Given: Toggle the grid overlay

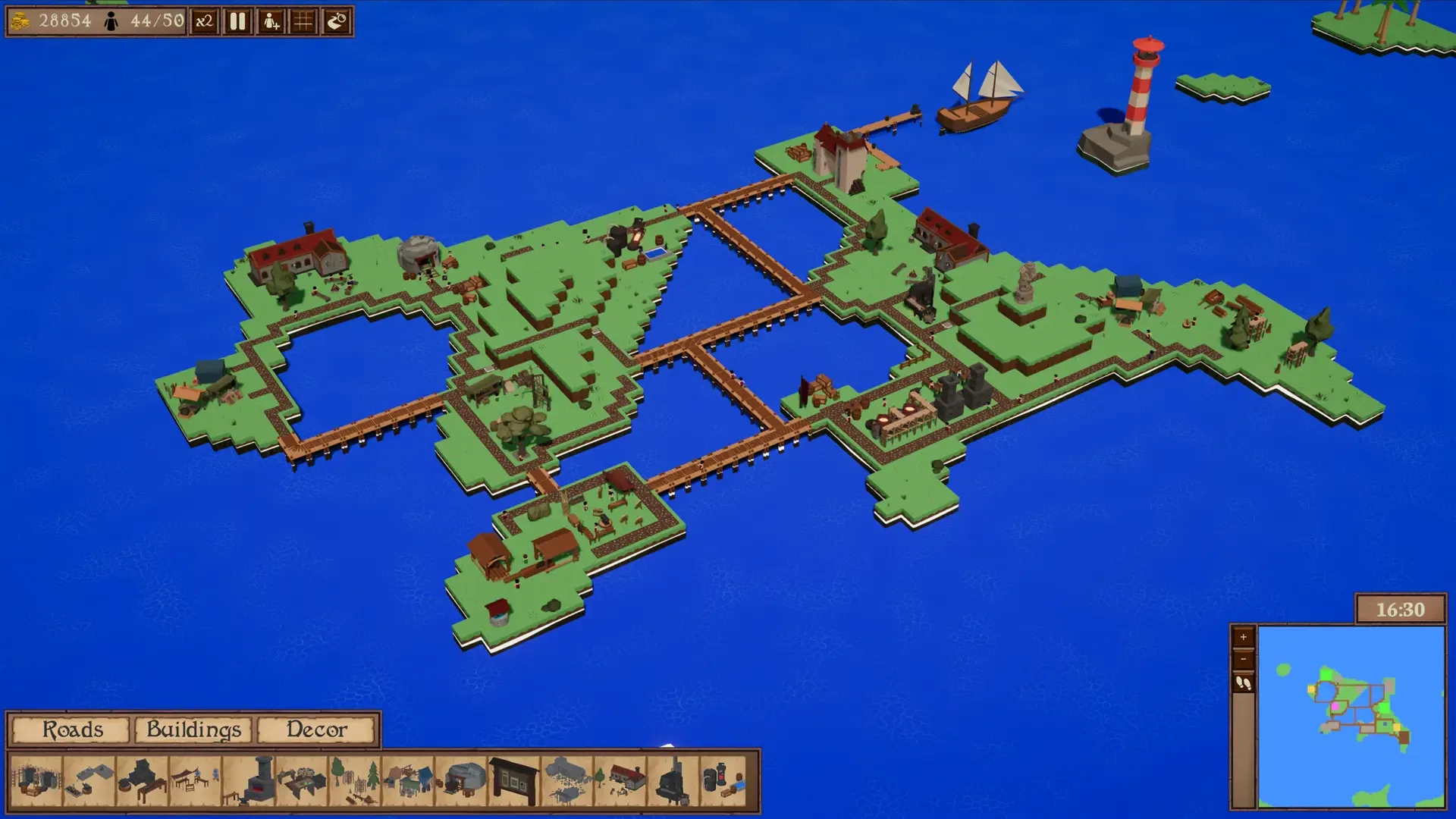Looking at the screenshot, I should point(303,21).
